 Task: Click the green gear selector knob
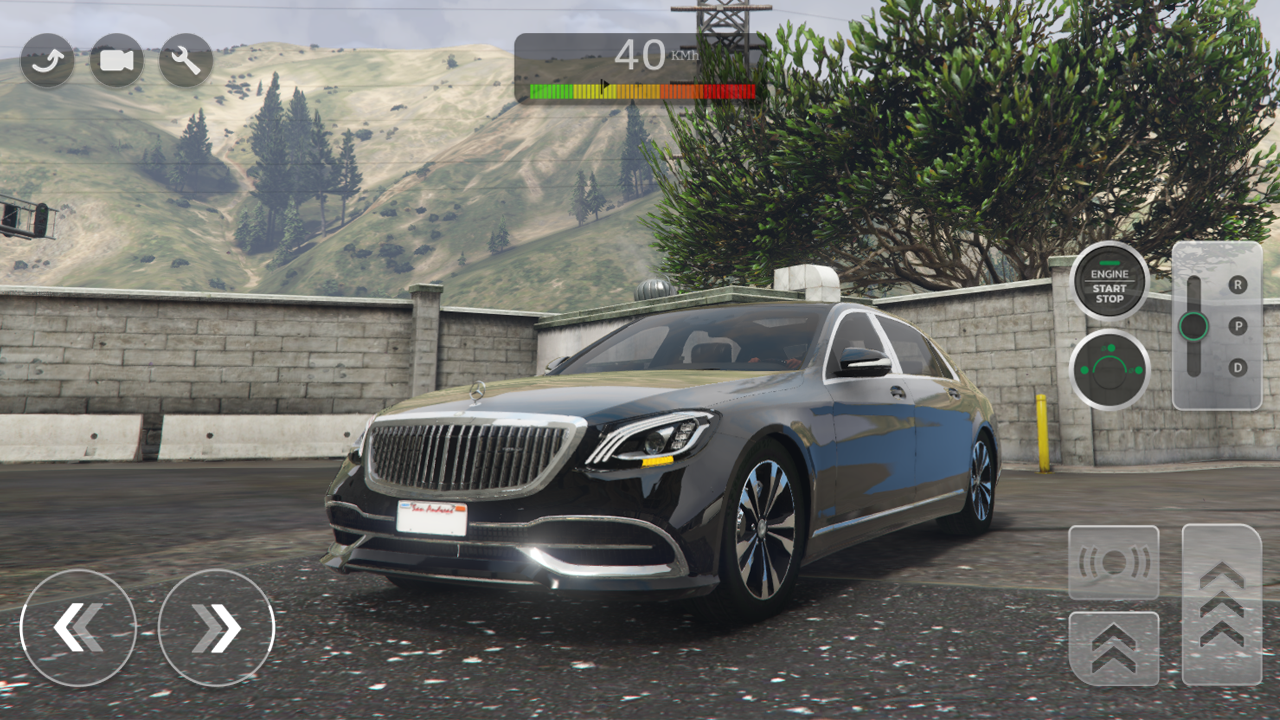tap(1192, 325)
